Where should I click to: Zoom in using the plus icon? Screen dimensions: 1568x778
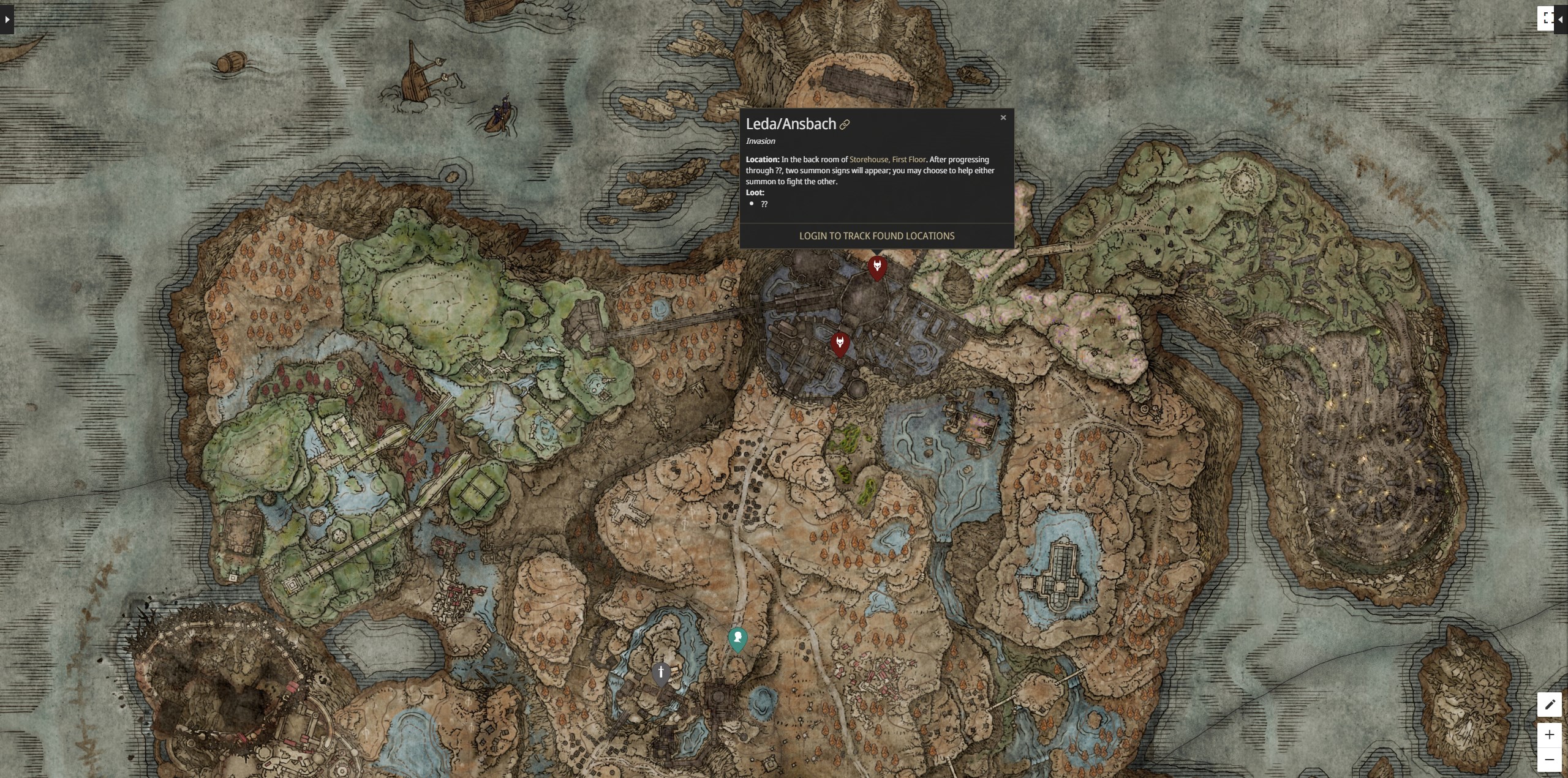tap(1550, 735)
